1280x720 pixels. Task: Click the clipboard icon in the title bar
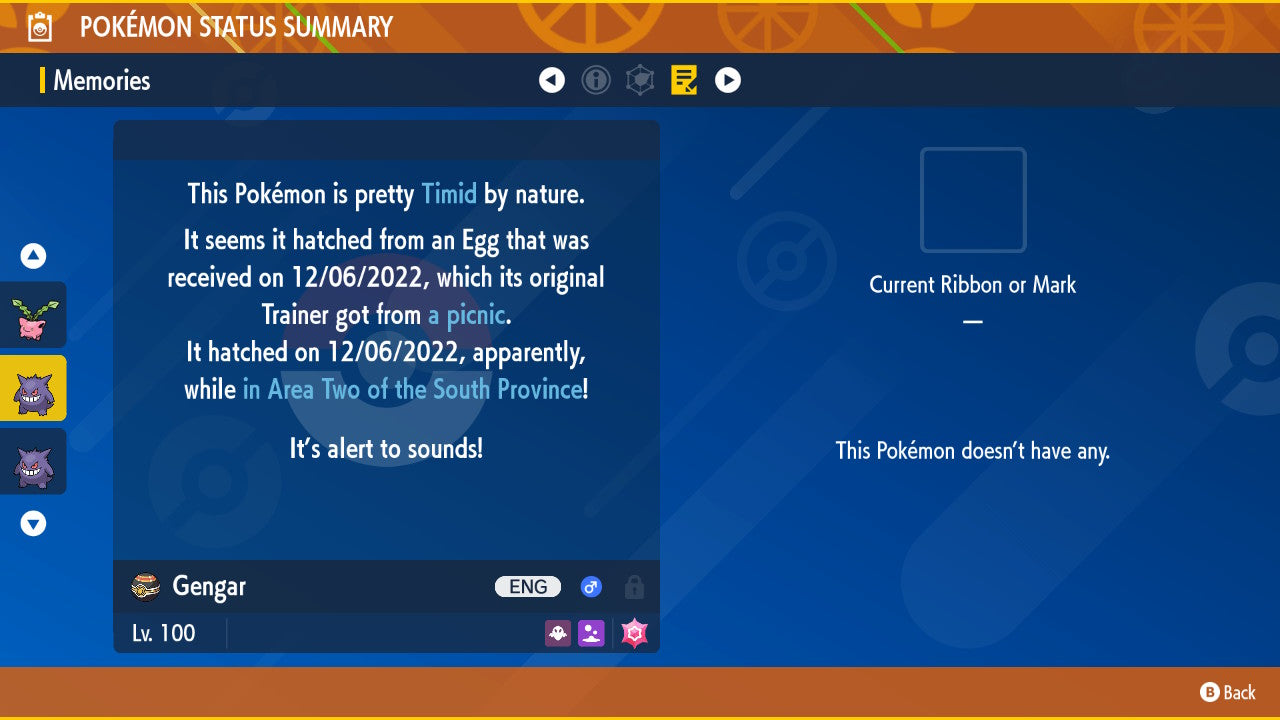tap(40, 26)
